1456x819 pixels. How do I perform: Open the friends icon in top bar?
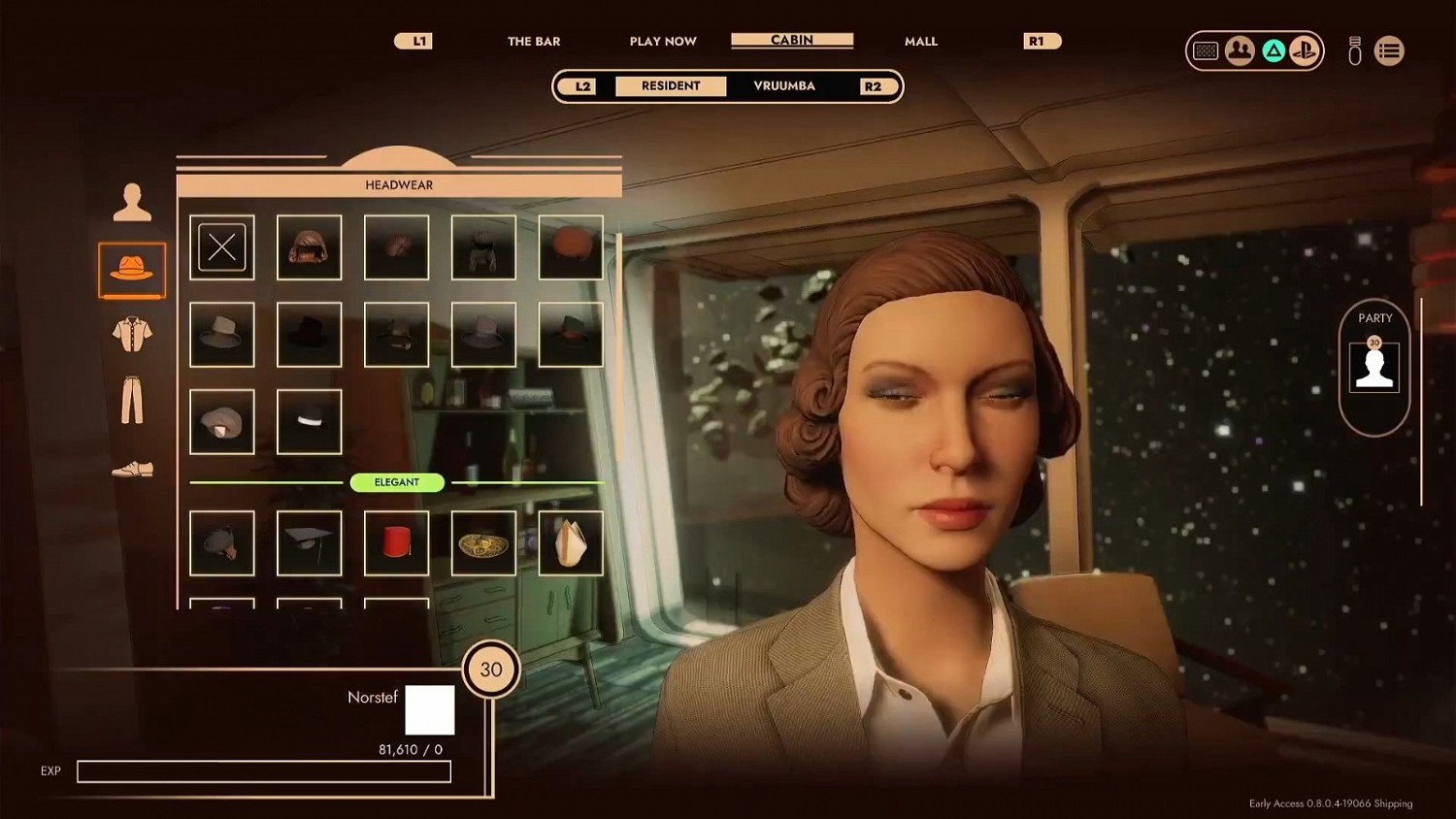tap(1240, 50)
